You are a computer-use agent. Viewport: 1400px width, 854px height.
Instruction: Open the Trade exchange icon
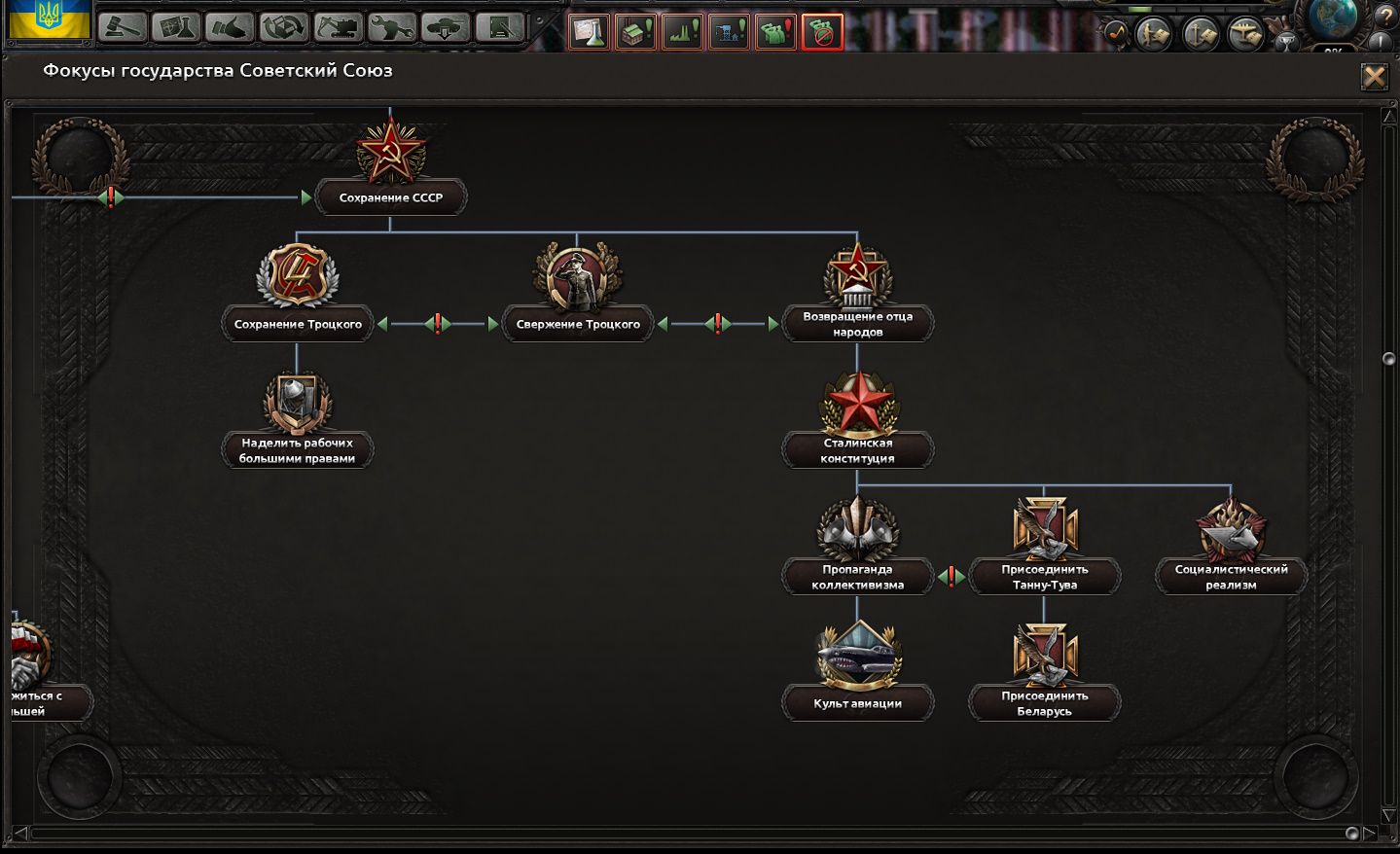click(x=285, y=28)
